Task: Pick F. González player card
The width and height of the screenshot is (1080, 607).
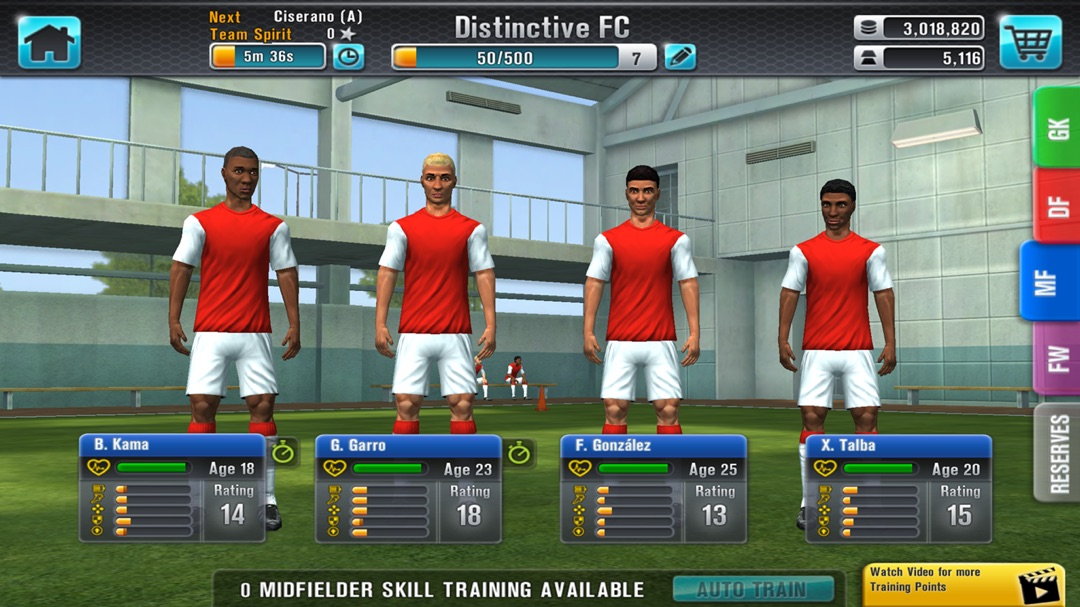Action: pyautogui.click(x=653, y=488)
